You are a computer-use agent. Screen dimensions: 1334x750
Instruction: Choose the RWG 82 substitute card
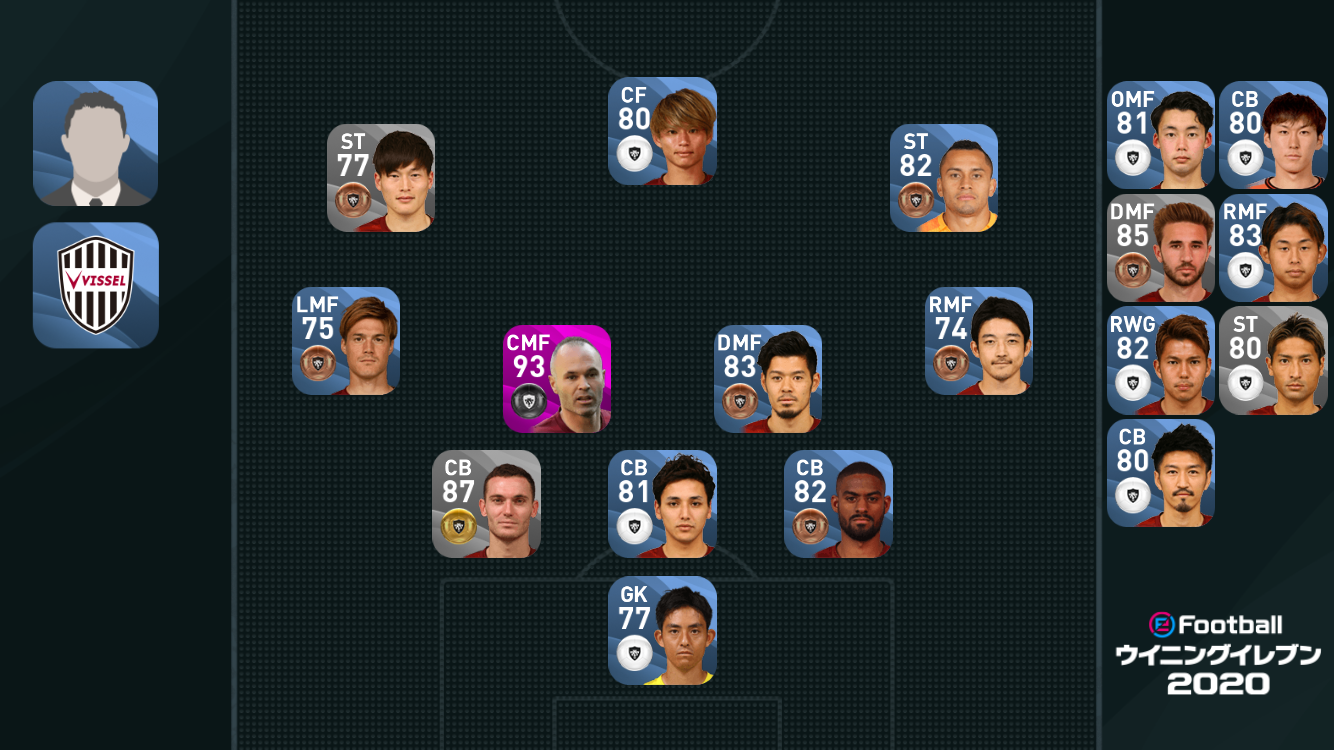tap(1161, 361)
